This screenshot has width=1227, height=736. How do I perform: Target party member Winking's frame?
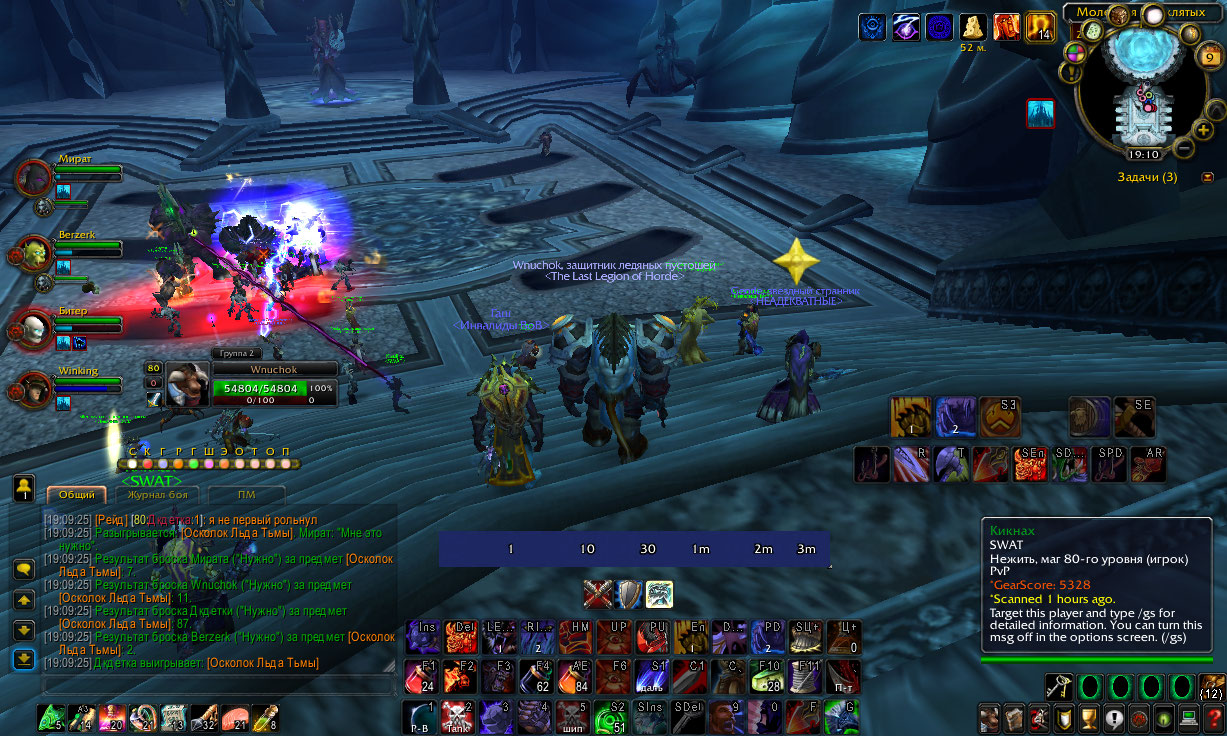(x=36, y=389)
